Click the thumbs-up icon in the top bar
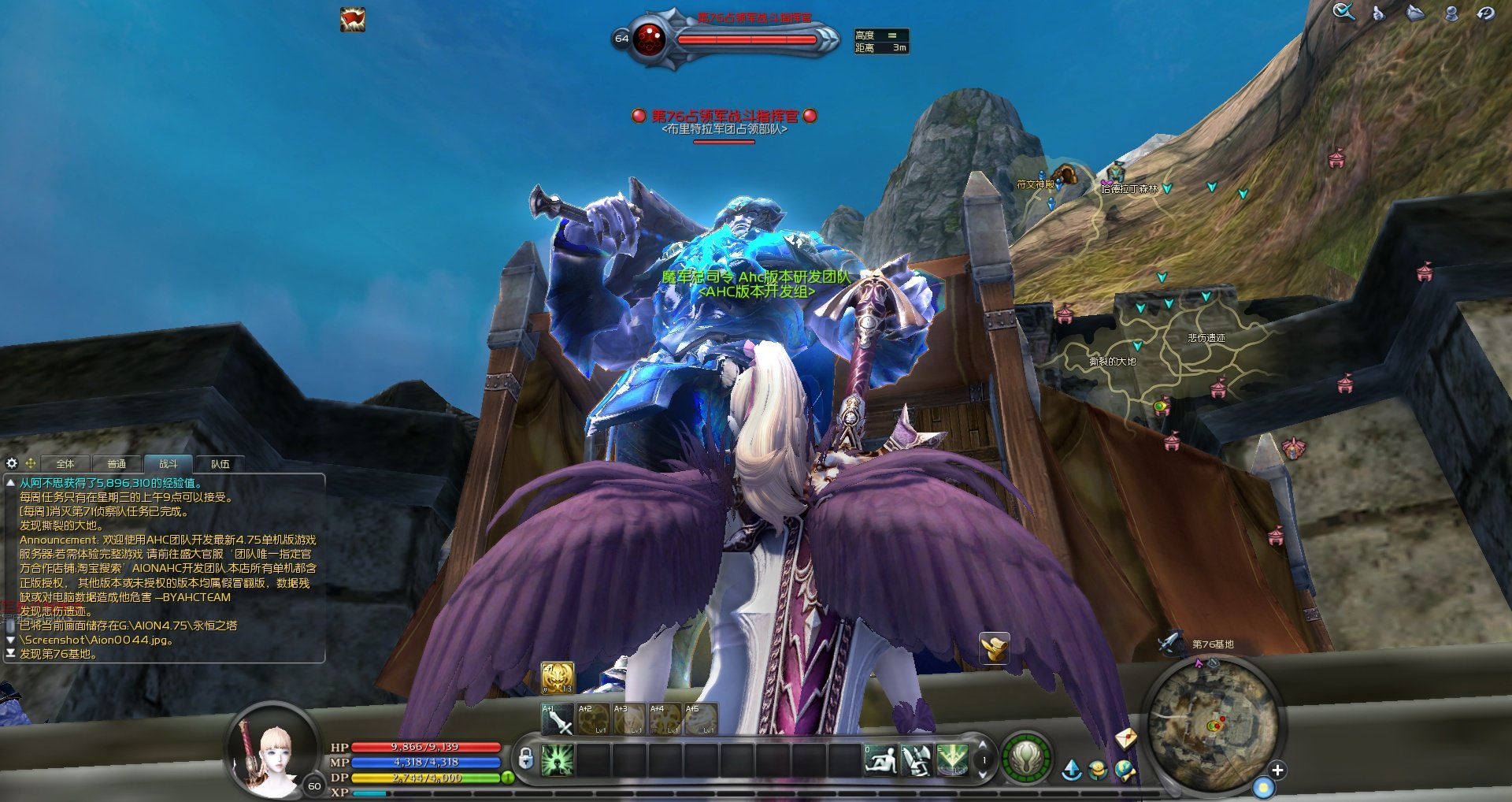Viewport: 1512px width, 802px height. (1378, 13)
